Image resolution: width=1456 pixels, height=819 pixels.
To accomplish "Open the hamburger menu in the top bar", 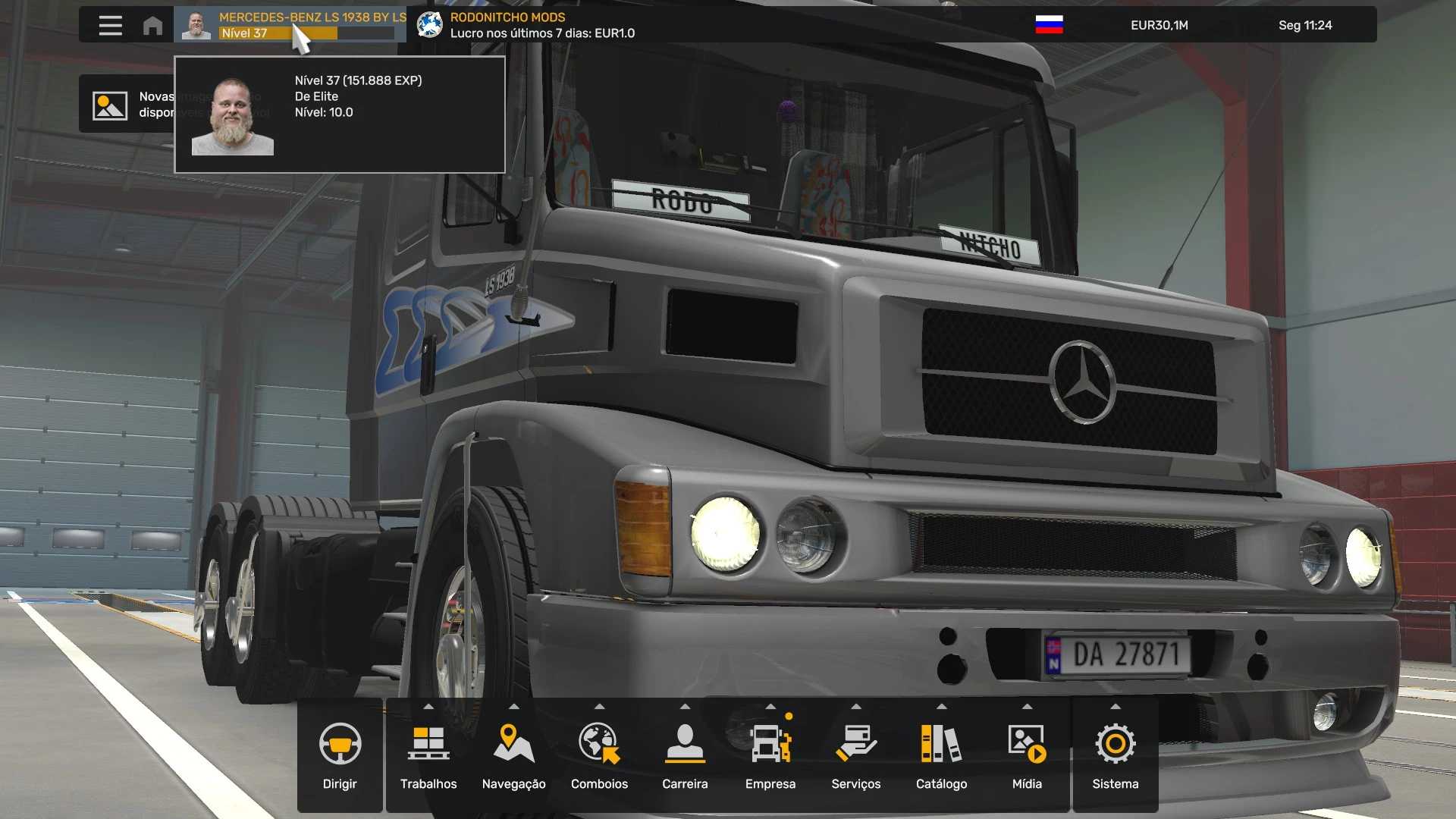I will [110, 25].
